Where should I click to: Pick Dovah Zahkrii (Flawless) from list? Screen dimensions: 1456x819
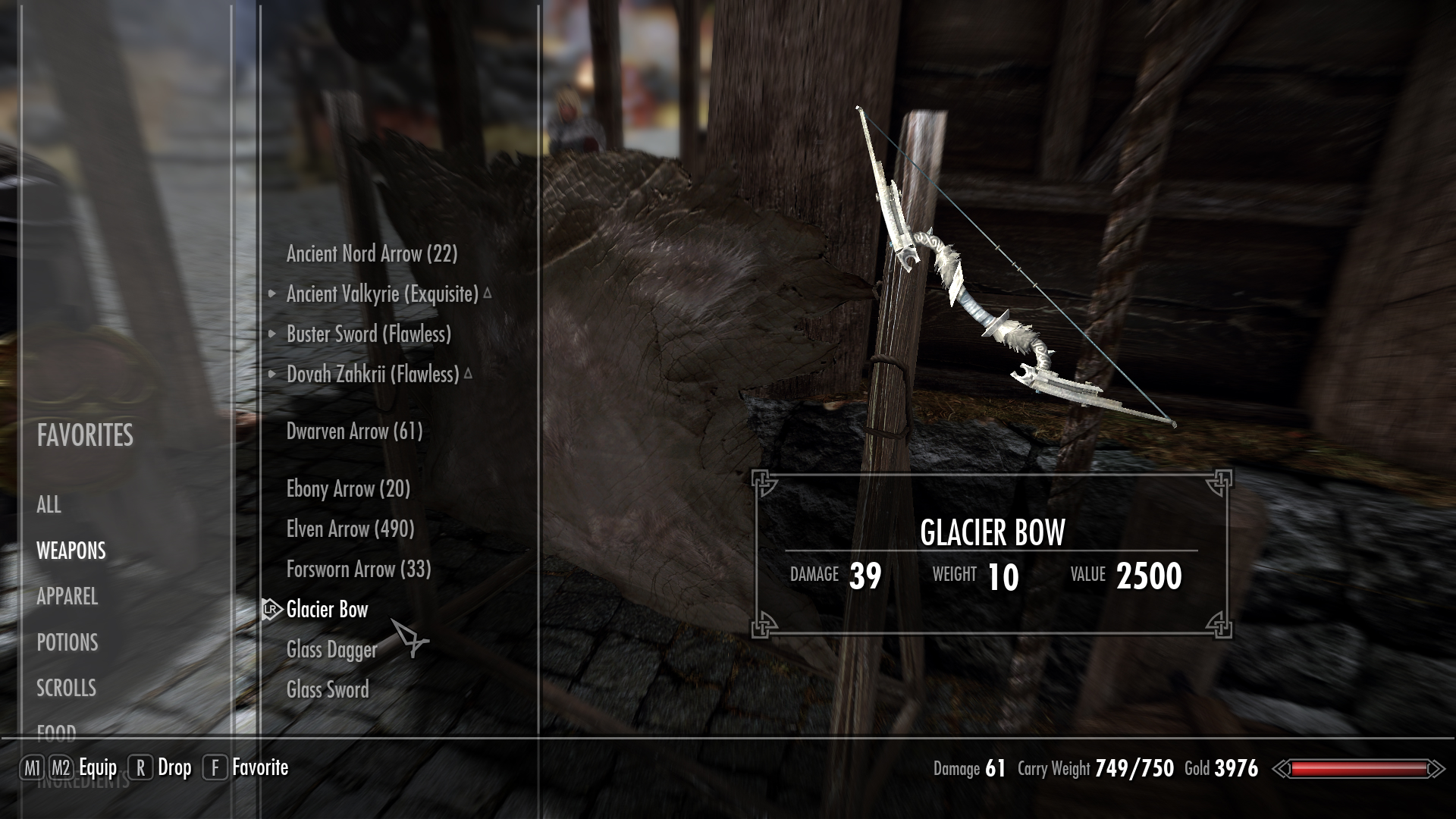click(372, 375)
